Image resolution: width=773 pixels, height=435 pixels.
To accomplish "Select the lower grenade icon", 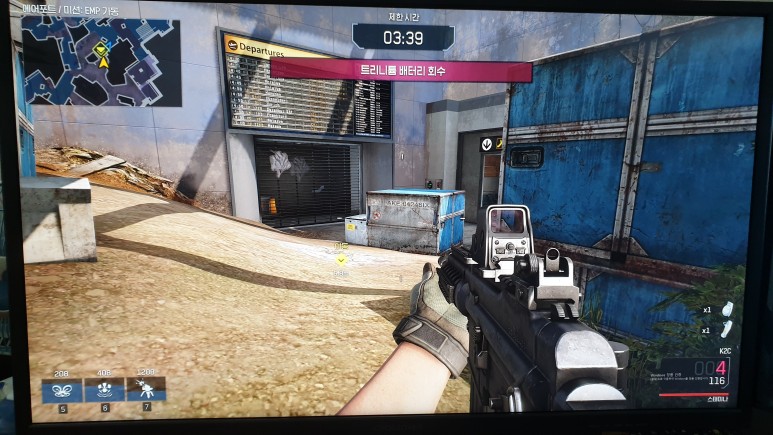I will pos(727,330).
